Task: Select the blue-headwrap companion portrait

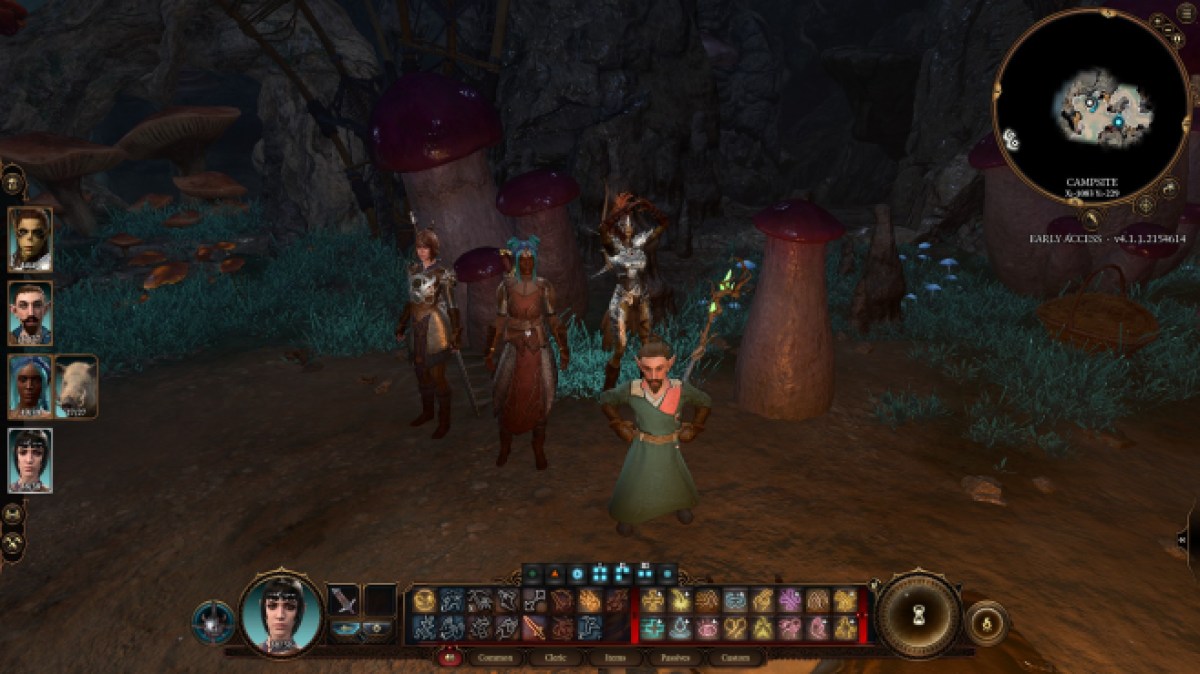Action: (x=30, y=386)
